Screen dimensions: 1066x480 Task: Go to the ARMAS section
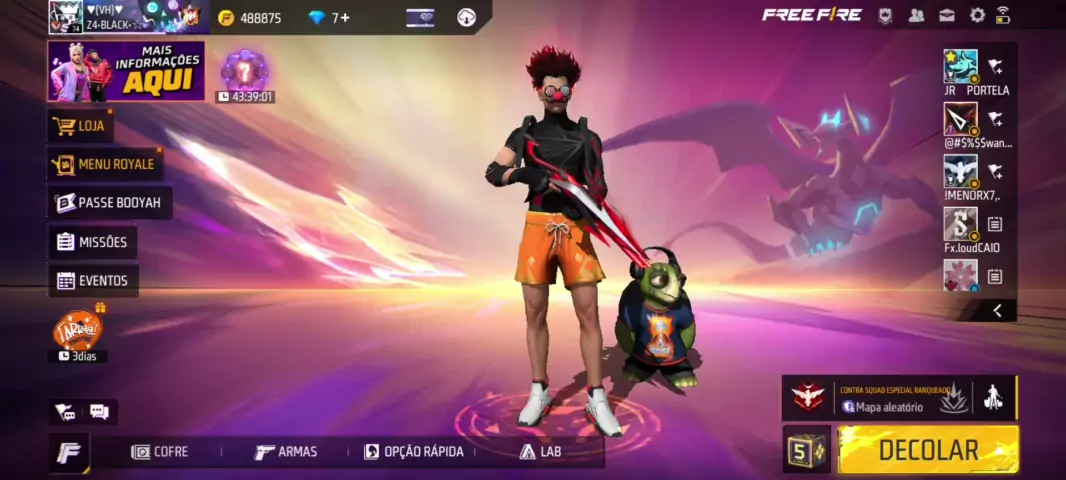click(286, 452)
